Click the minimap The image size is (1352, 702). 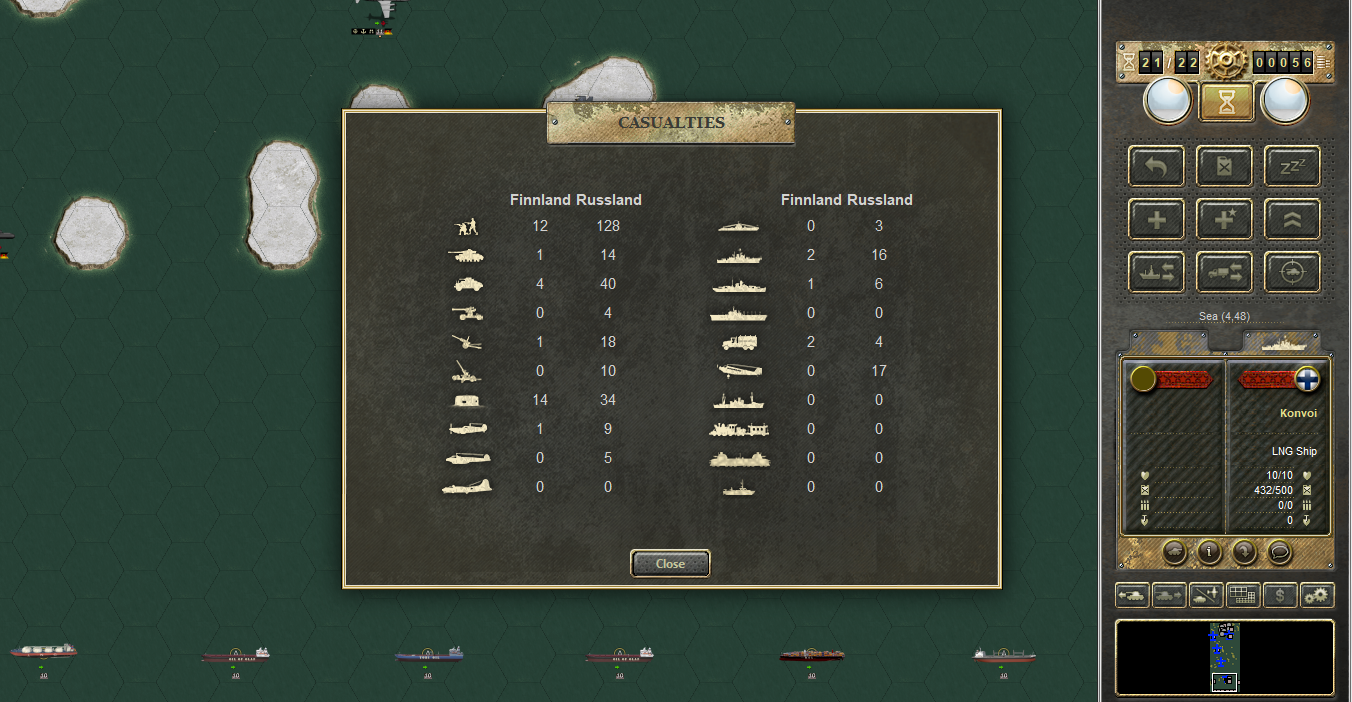(x=1225, y=657)
